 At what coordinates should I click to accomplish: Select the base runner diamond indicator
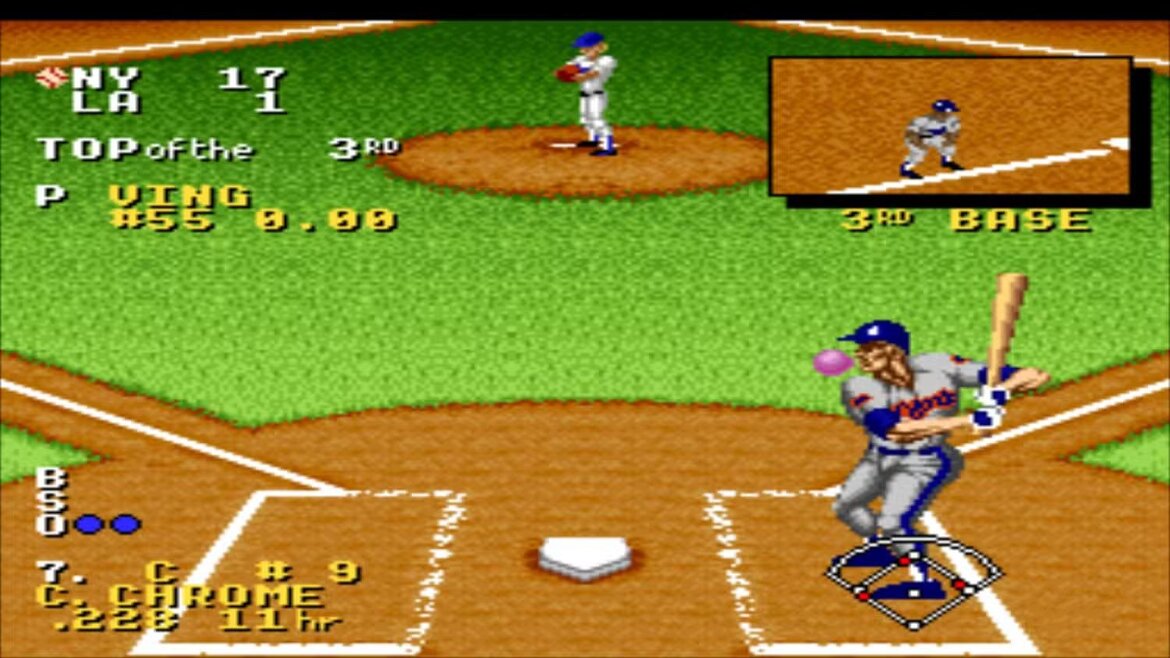coord(913,584)
